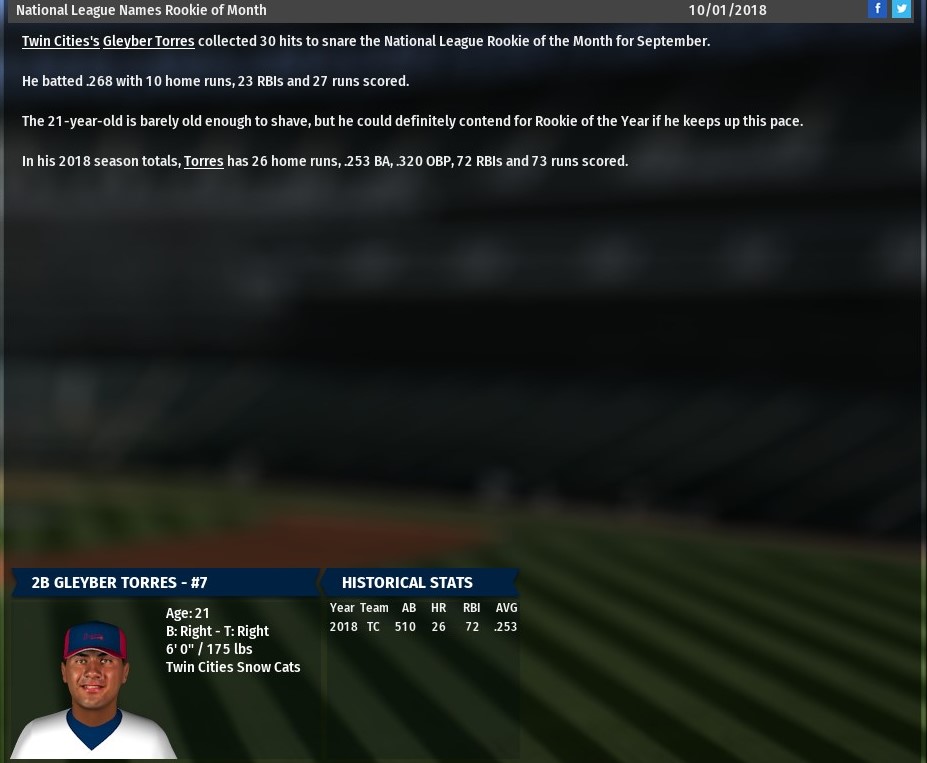
Task: Open the Twin Cities's team link
Action: coord(60,41)
